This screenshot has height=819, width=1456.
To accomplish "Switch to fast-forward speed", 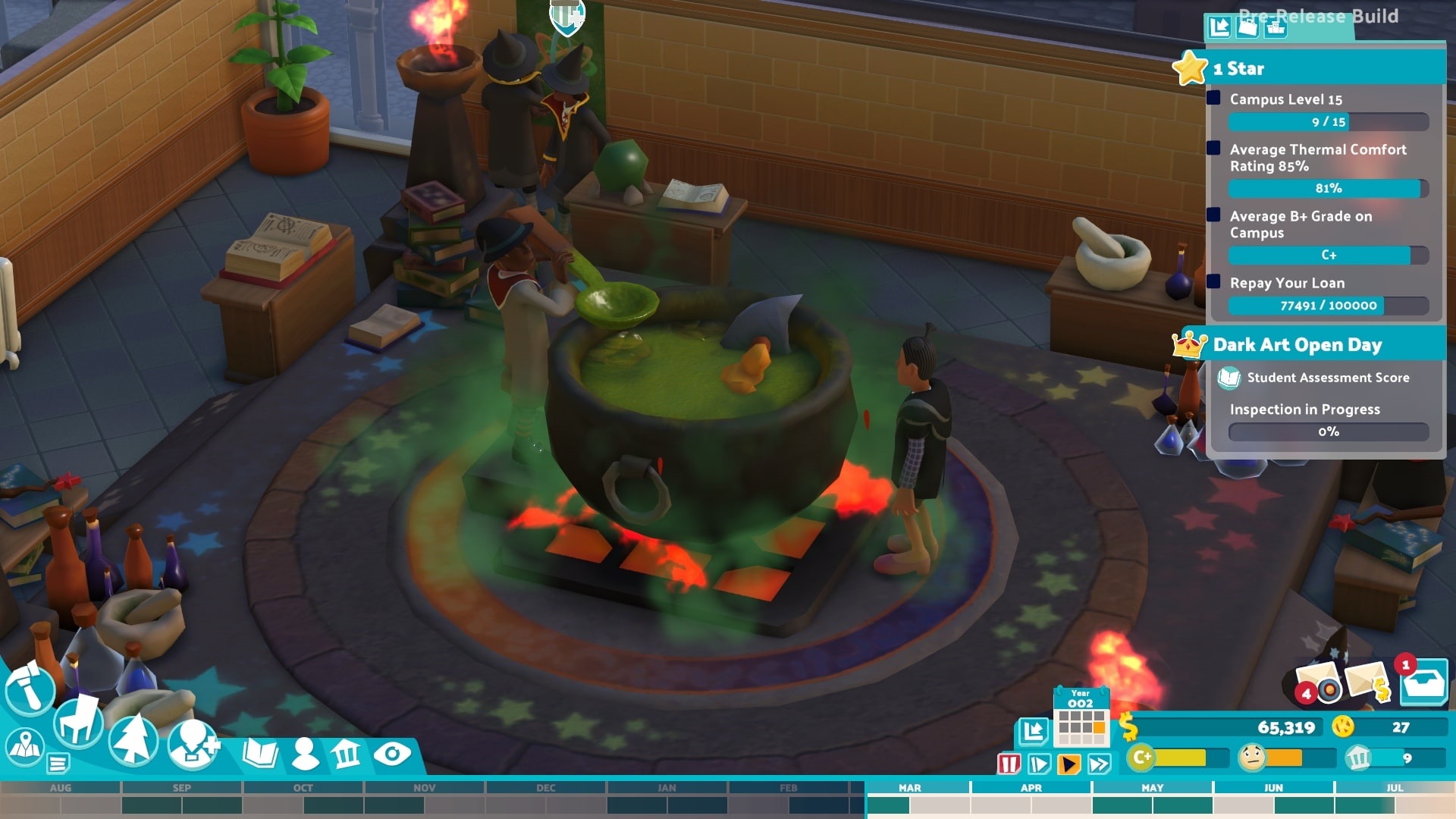I will coord(1099,763).
